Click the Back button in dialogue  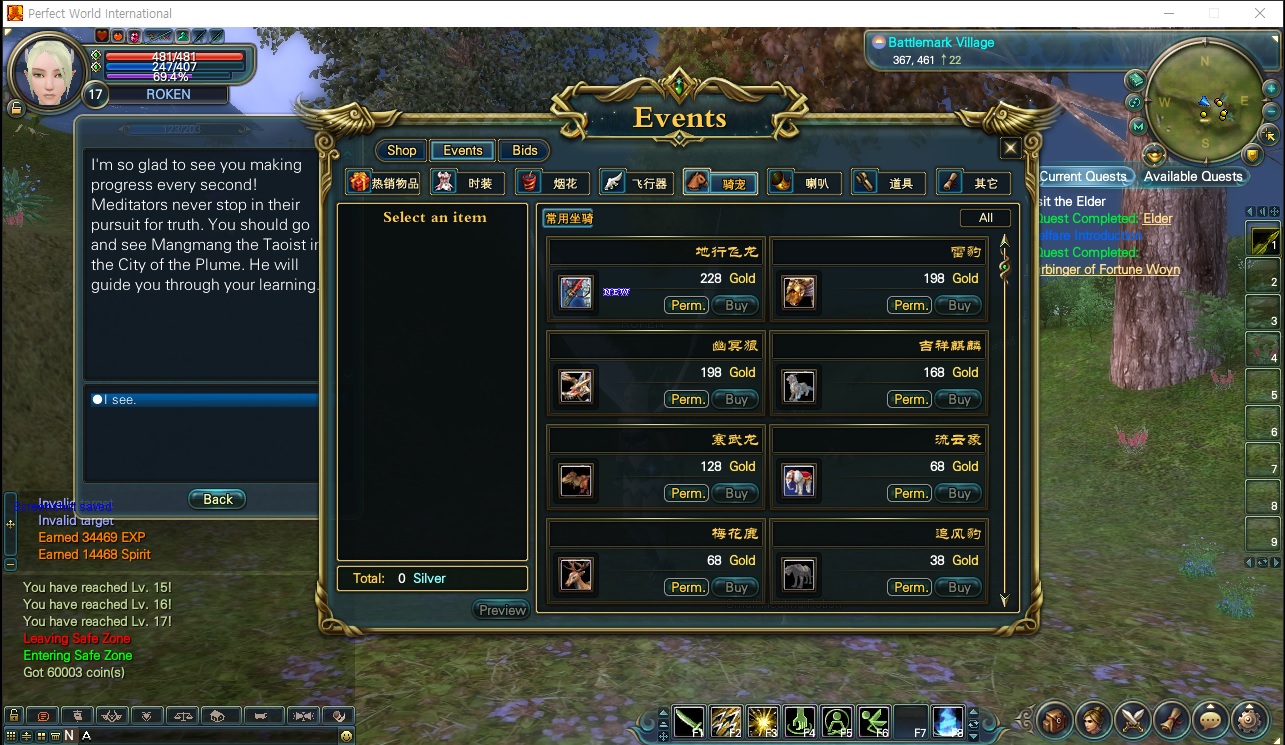click(x=217, y=499)
